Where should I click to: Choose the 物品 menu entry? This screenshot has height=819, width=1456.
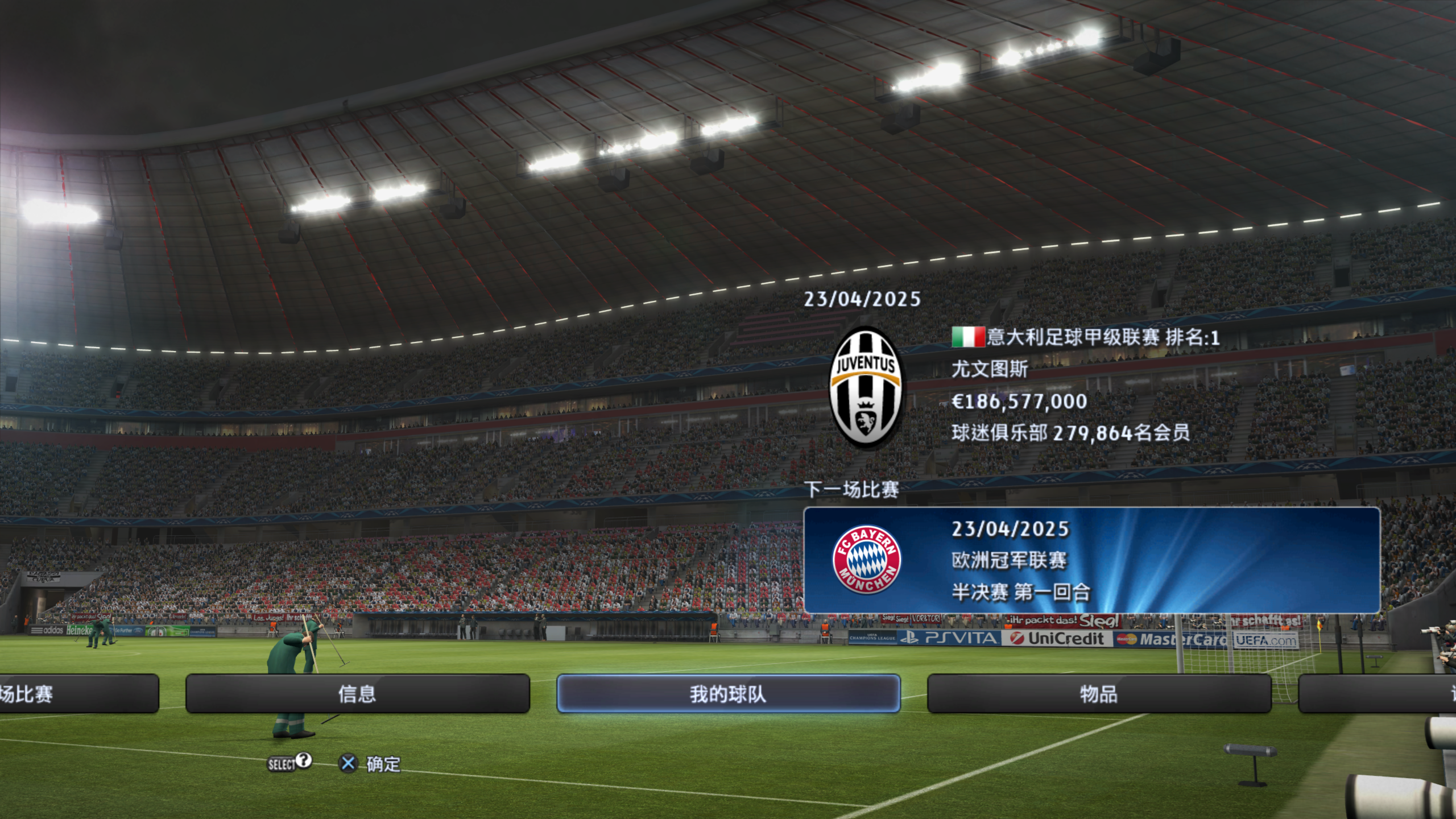pyautogui.click(x=1099, y=693)
